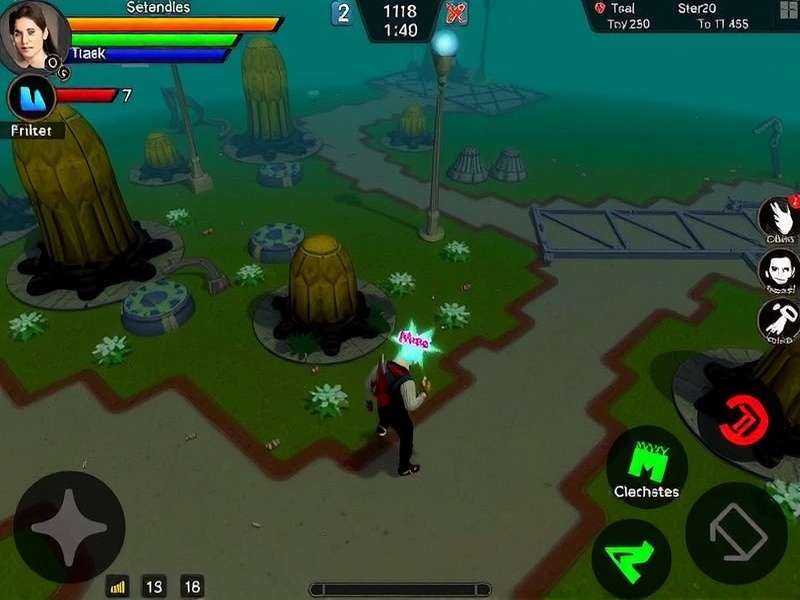Hit the large grey diamond action button

736,533
